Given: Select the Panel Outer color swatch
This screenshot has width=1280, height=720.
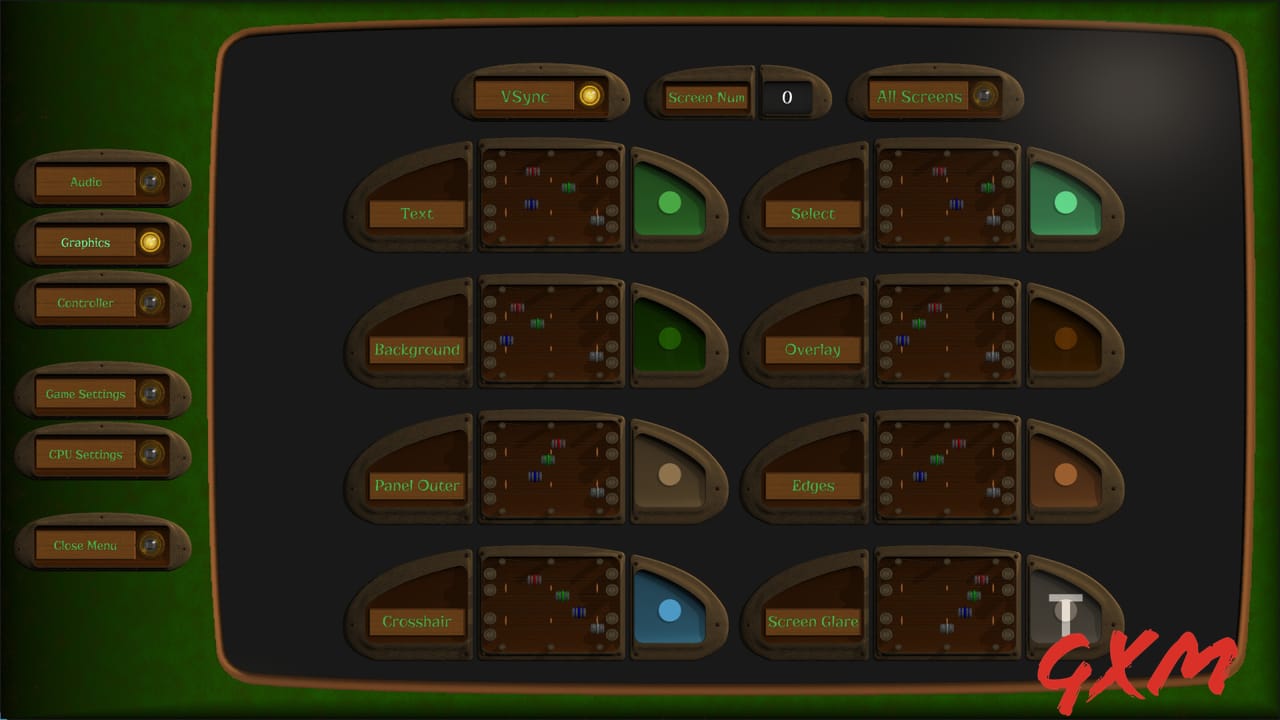Looking at the screenshot, I should (669, 474).
